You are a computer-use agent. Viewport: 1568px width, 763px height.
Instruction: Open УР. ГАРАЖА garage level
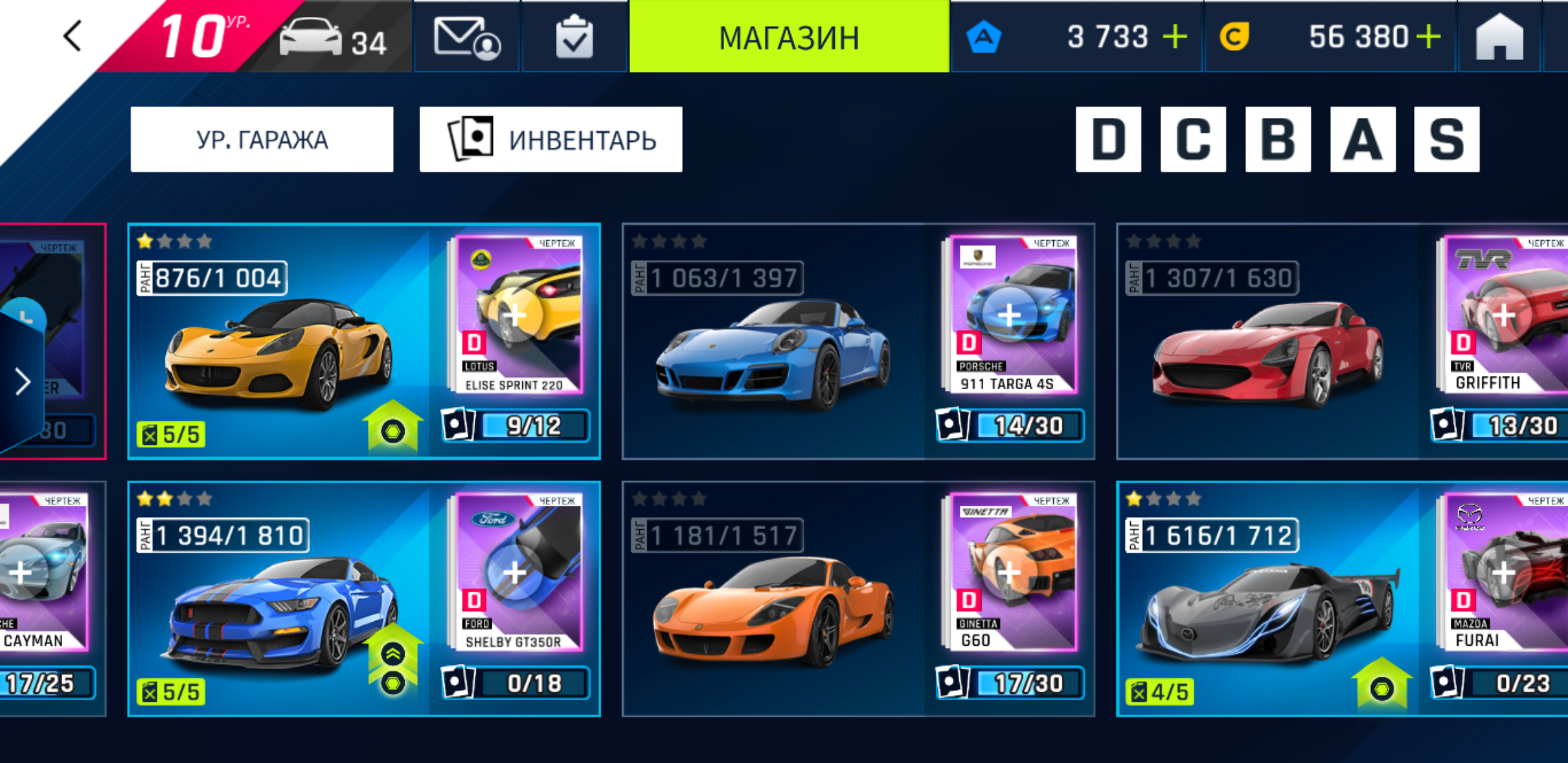tap(262, 139)
